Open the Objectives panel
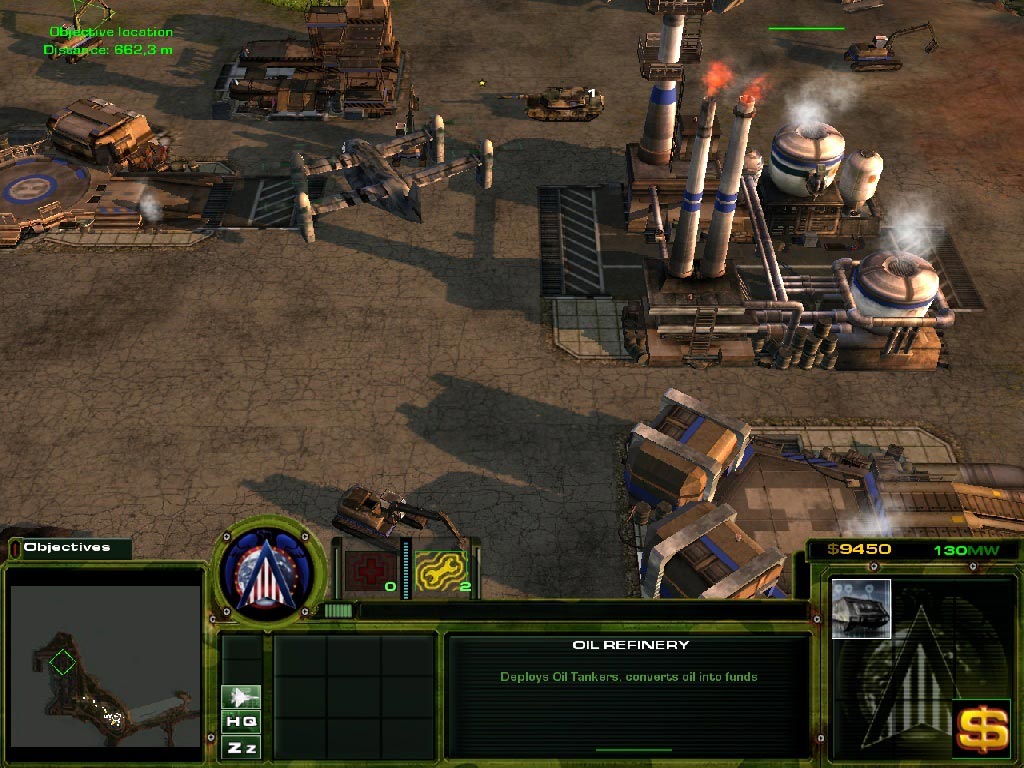Screen dimensions: 1024x768 68,548
